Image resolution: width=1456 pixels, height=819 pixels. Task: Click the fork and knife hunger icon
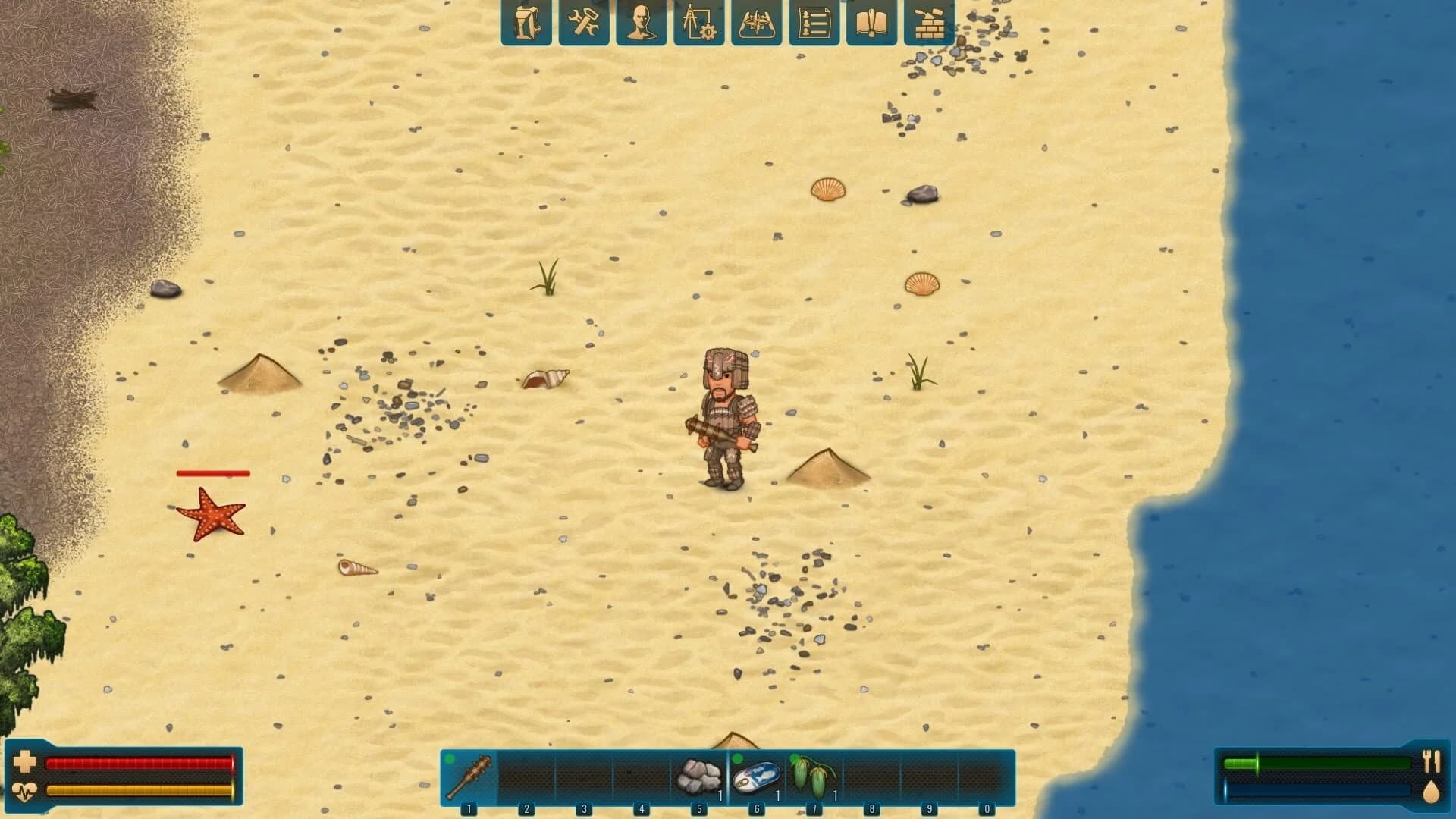(1433, 762)
